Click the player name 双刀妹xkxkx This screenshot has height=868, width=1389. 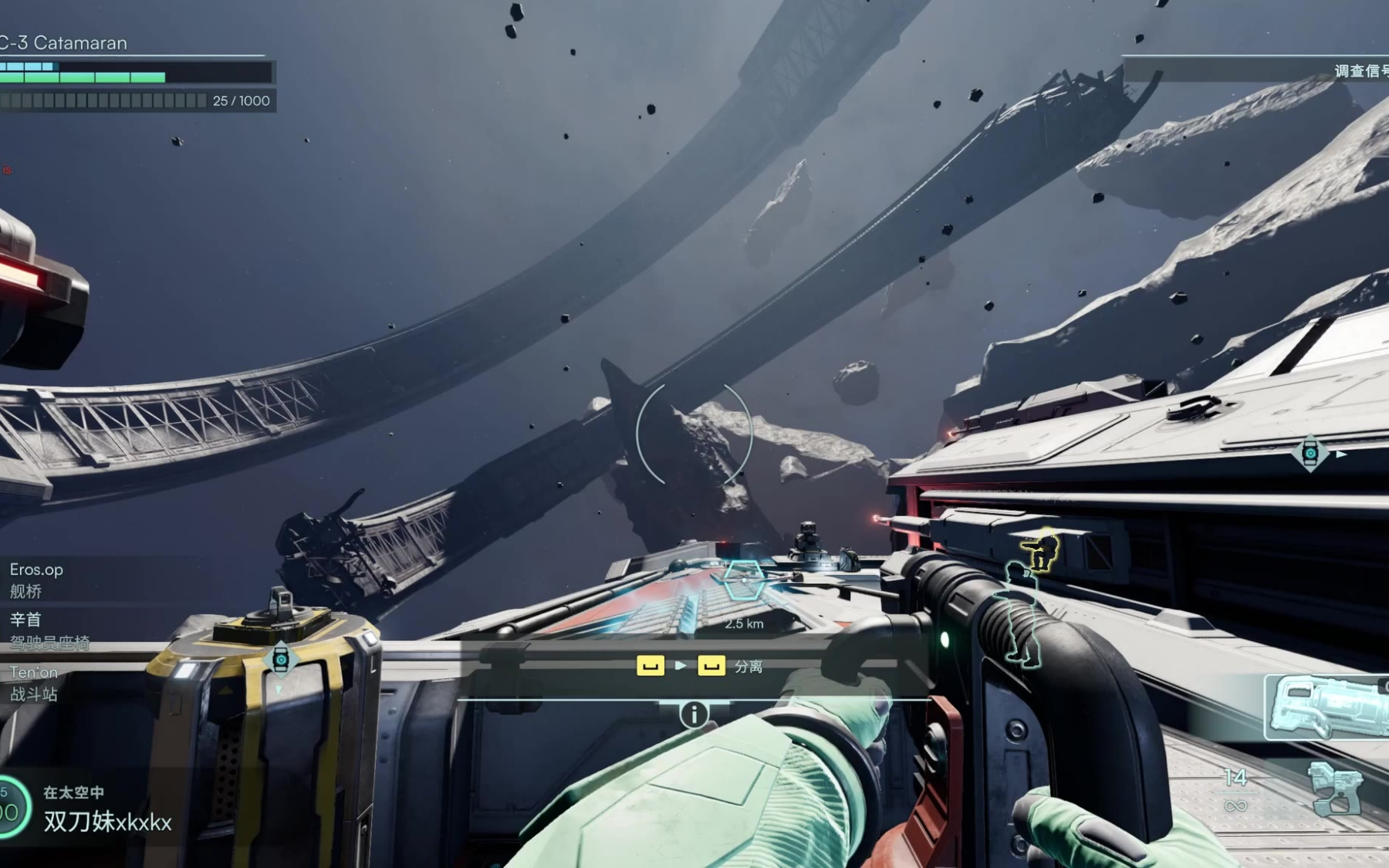click(x=107, y=822)
